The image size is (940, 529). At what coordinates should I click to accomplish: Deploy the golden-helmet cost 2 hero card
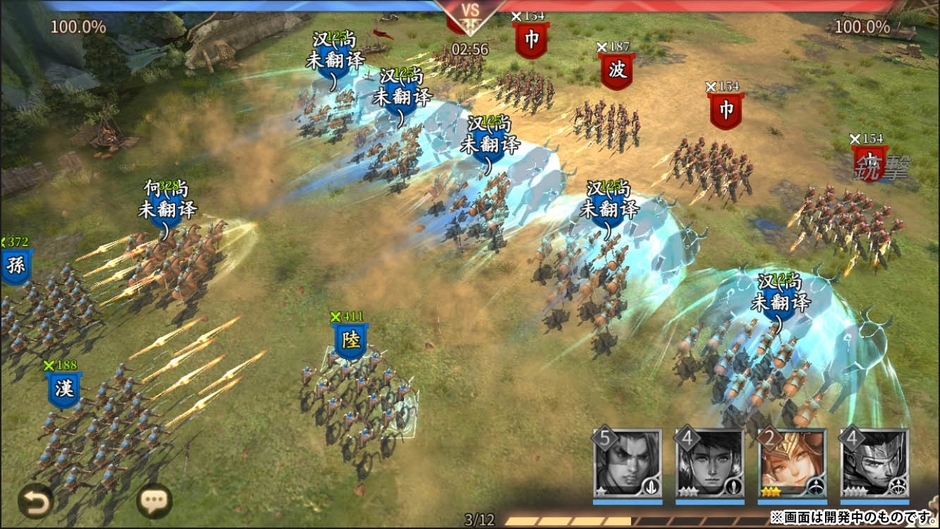(x=791, y=463)
